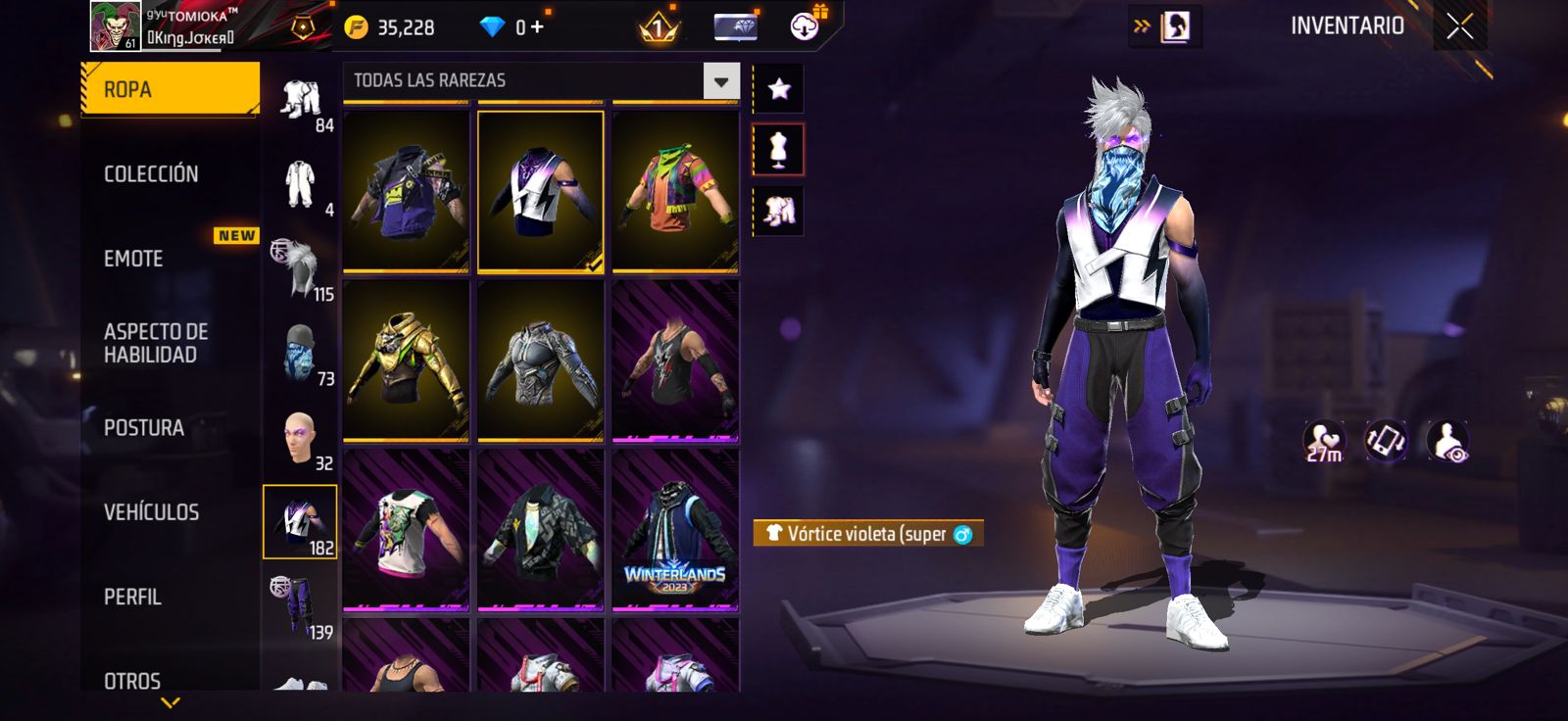The width and height of the screenshot is (1568, 721).
Task: Add diamonds with the plus button
Action: click(536, 26)
